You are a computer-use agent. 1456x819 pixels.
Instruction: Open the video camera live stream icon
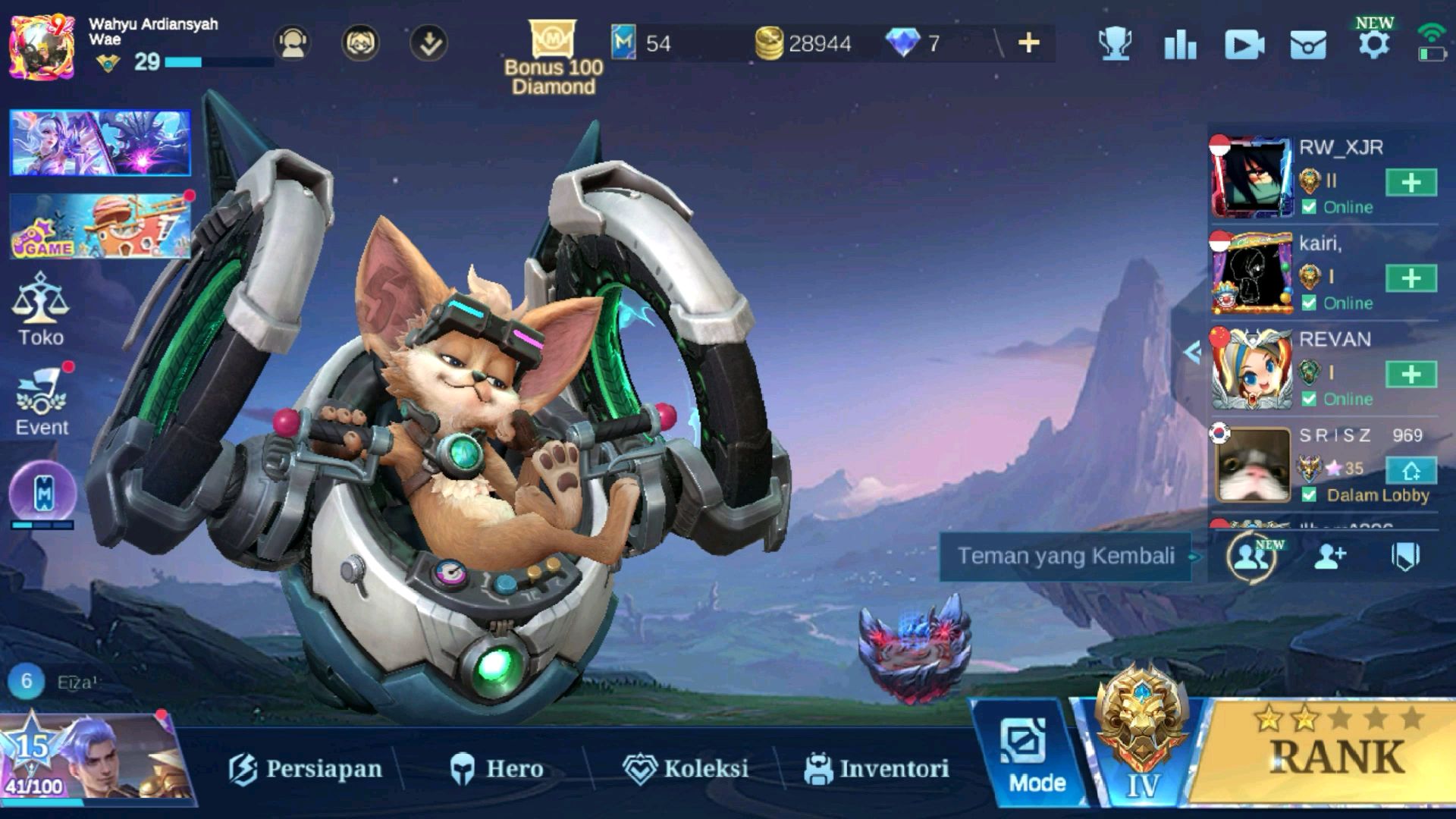coord(1244,45)
